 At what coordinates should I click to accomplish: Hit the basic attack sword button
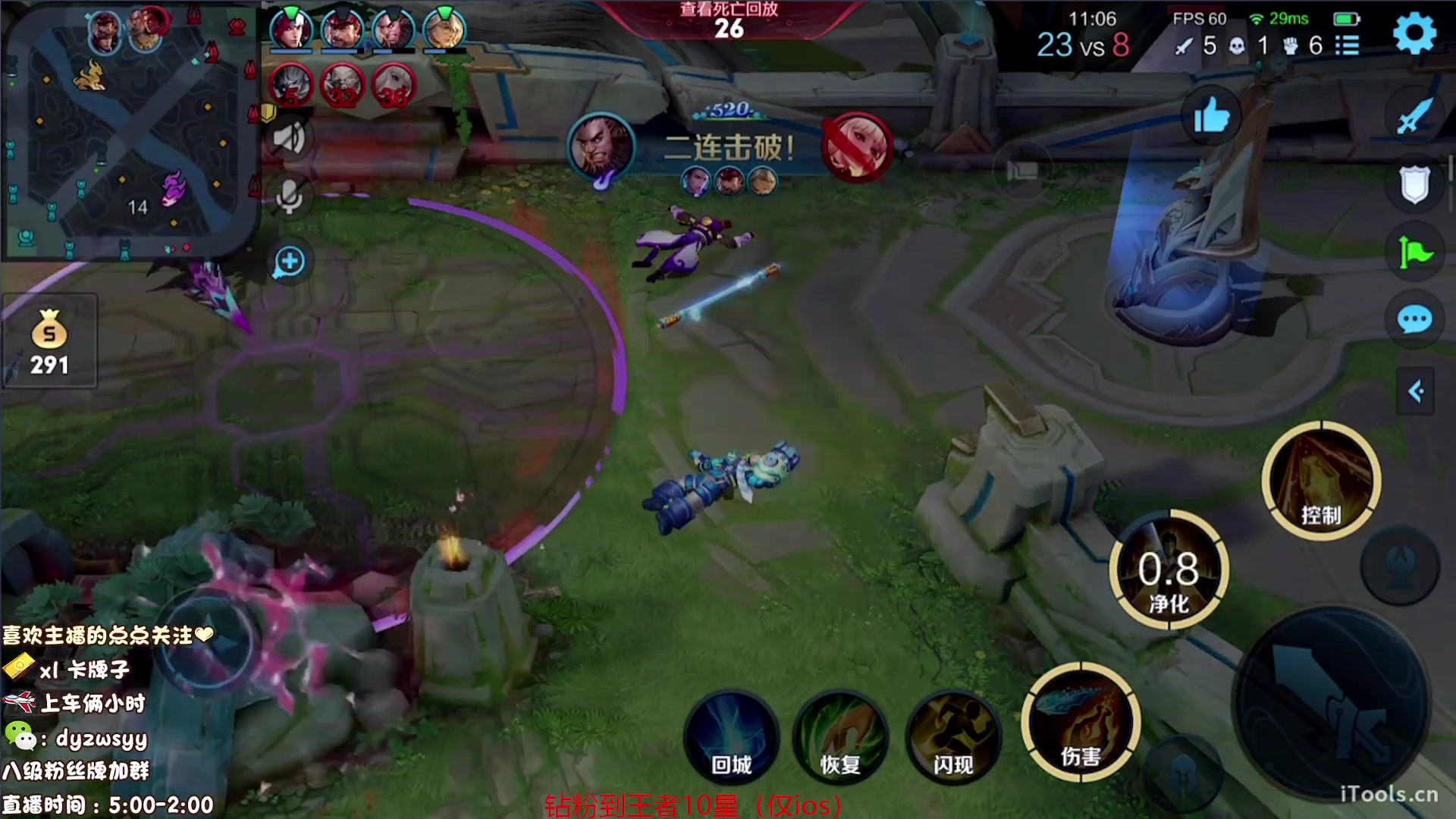click(1332, 707)
